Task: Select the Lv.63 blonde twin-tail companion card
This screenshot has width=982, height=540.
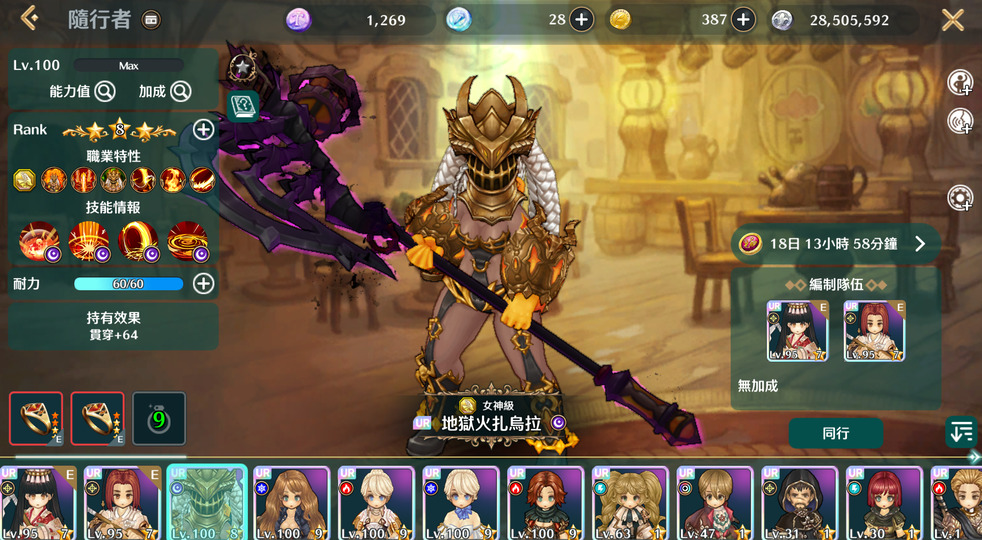Action: [x=630, y=503]
